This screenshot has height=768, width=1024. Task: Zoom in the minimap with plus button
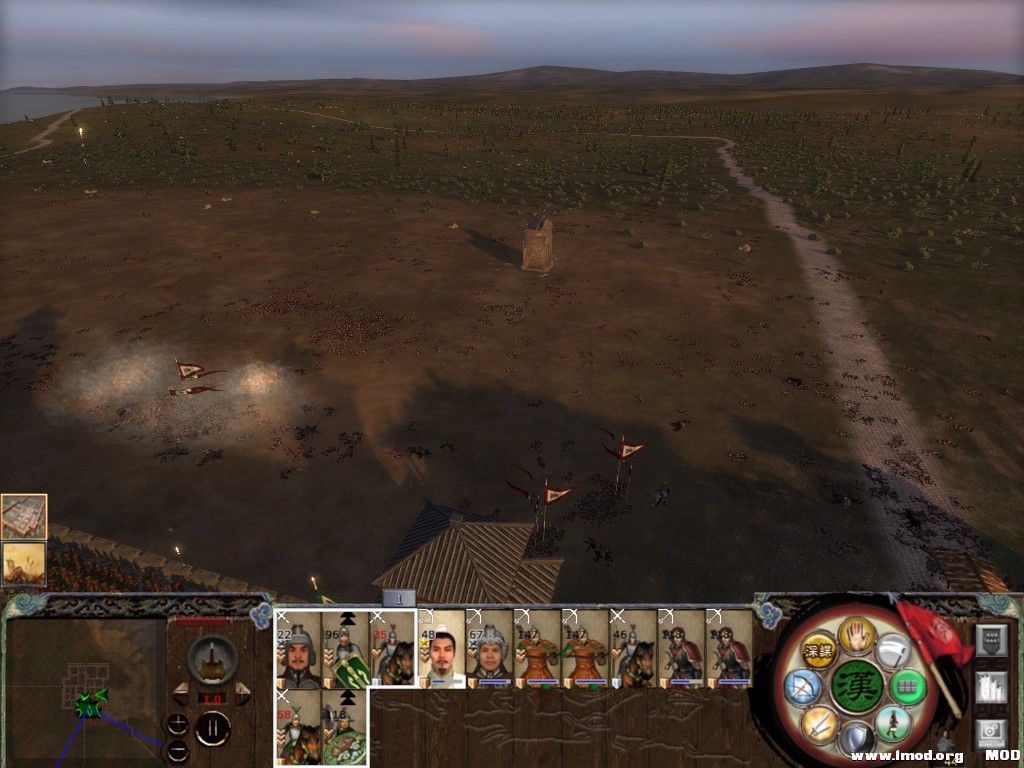coord(177,724)
